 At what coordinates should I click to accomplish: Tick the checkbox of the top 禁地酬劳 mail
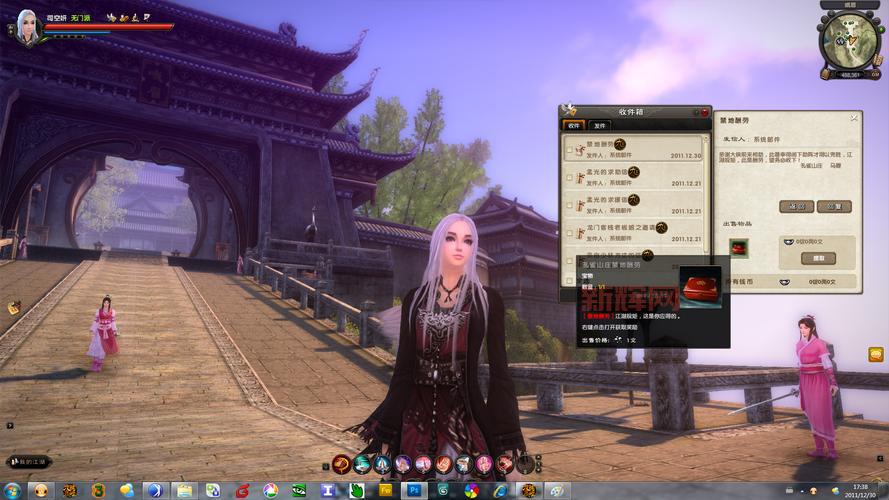569,150
